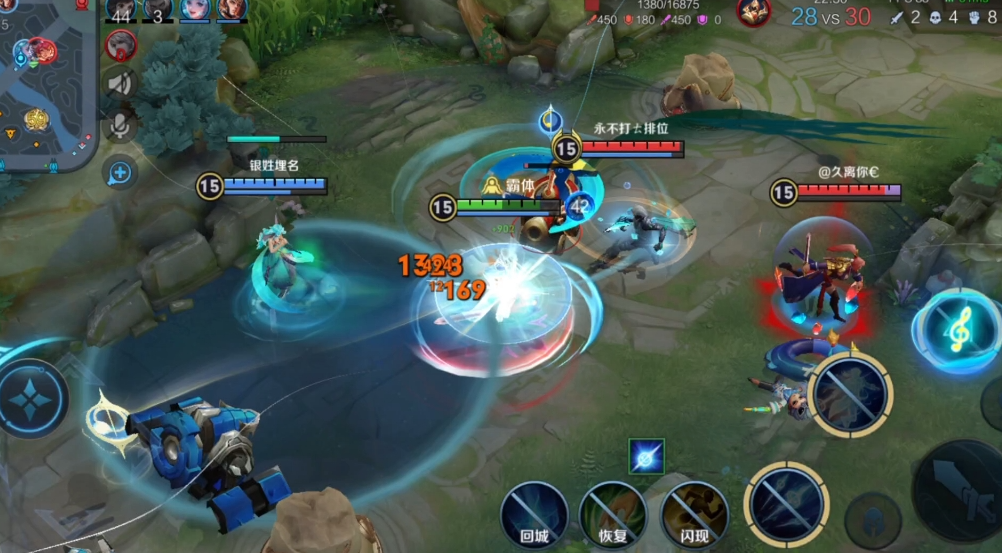The width and height of the screenshot is (1002, 553).
Task: Toggle the muted speaker icon
Action: (120, 84)
